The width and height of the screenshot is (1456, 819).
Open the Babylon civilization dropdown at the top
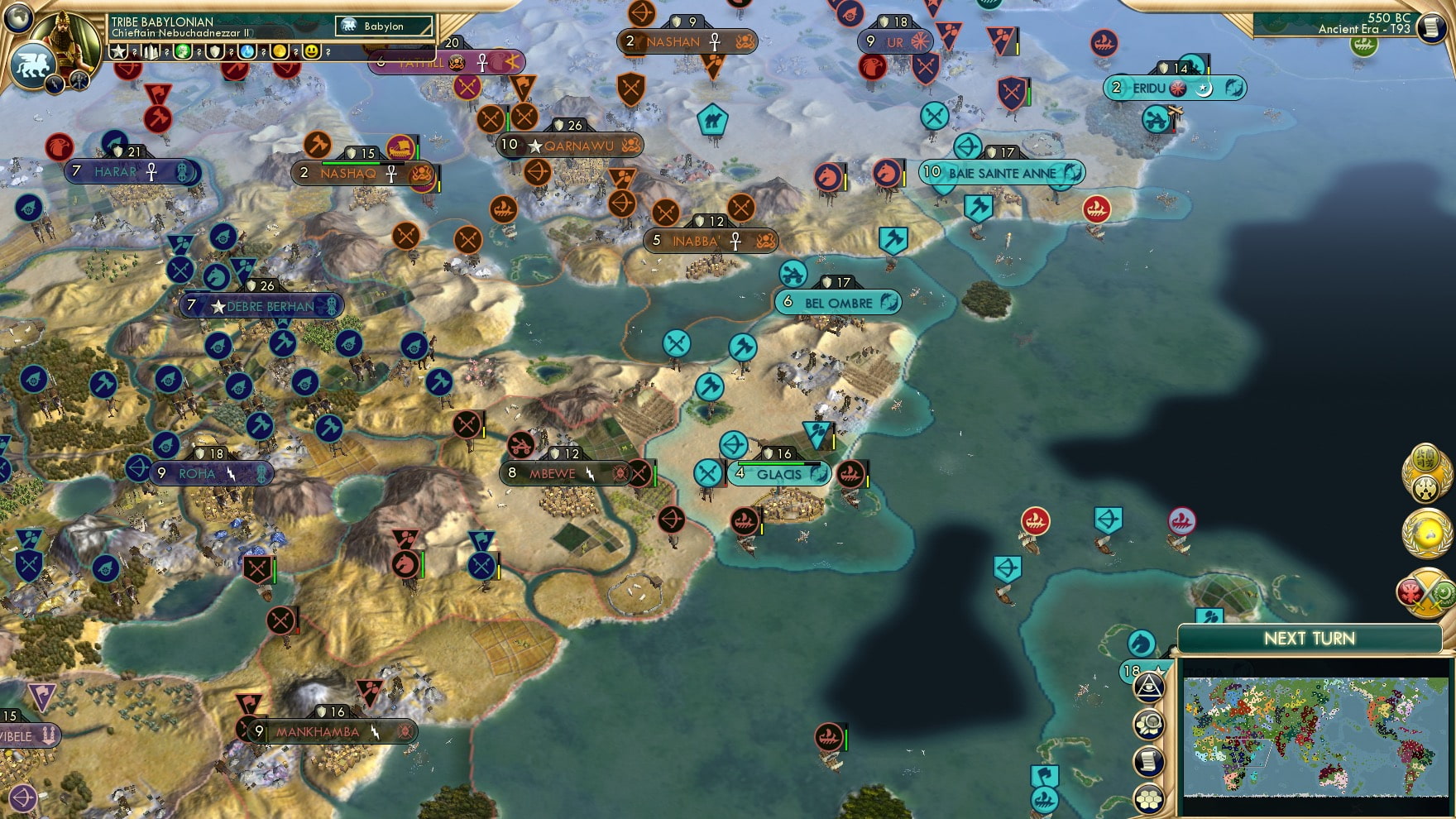[385, 26]
